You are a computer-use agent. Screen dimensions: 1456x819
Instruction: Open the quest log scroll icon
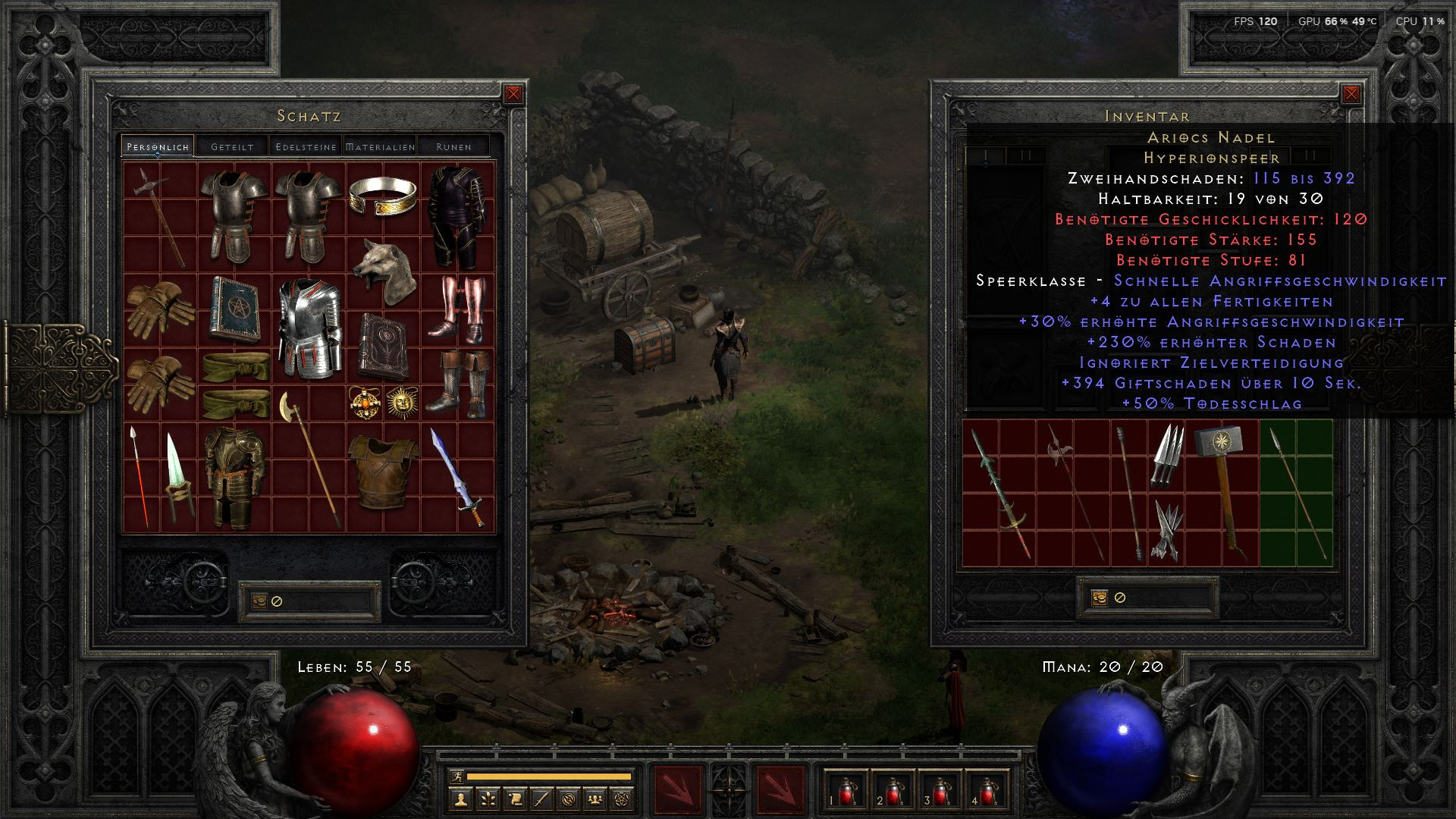514,799
